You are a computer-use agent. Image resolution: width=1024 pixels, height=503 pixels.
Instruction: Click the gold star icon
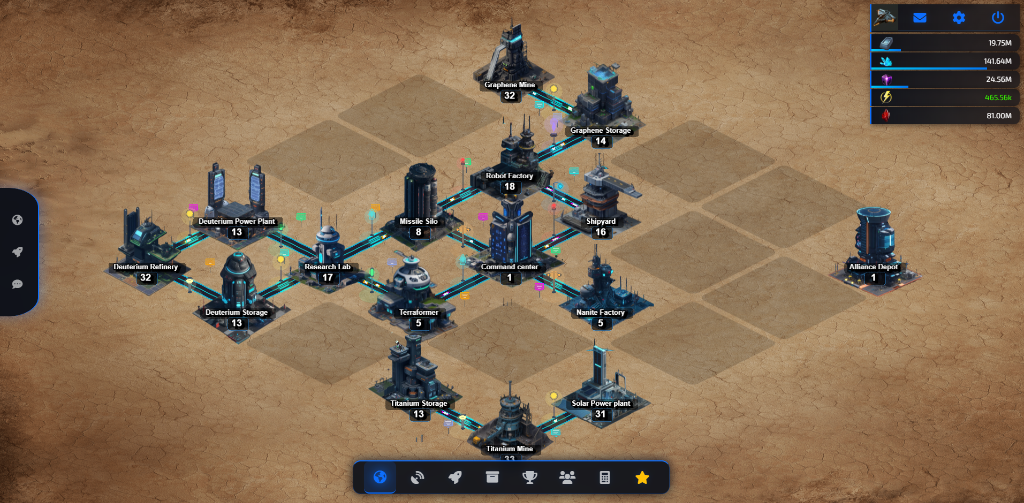(x=642, y=477)
